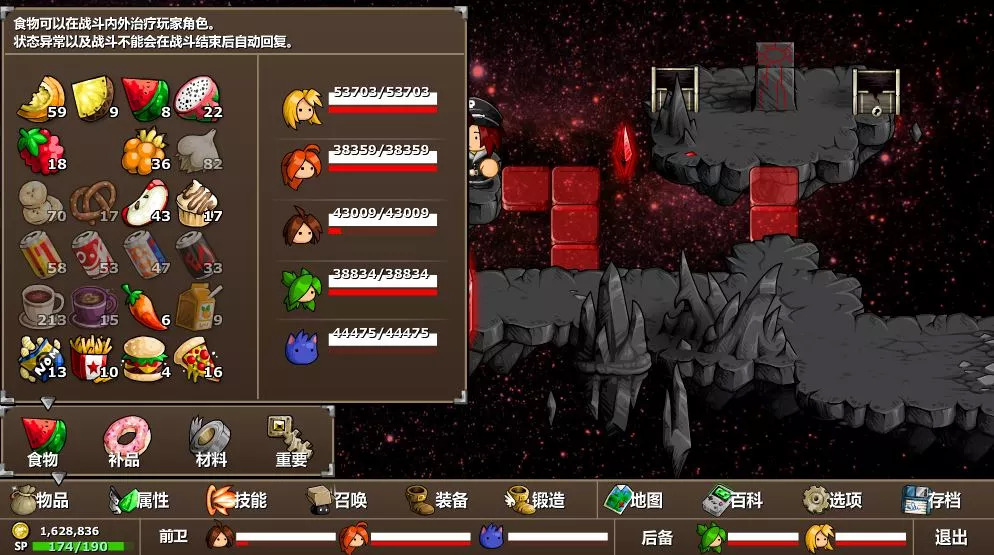
Task: Show the 地图 map screen
Action: coord(635,499)
